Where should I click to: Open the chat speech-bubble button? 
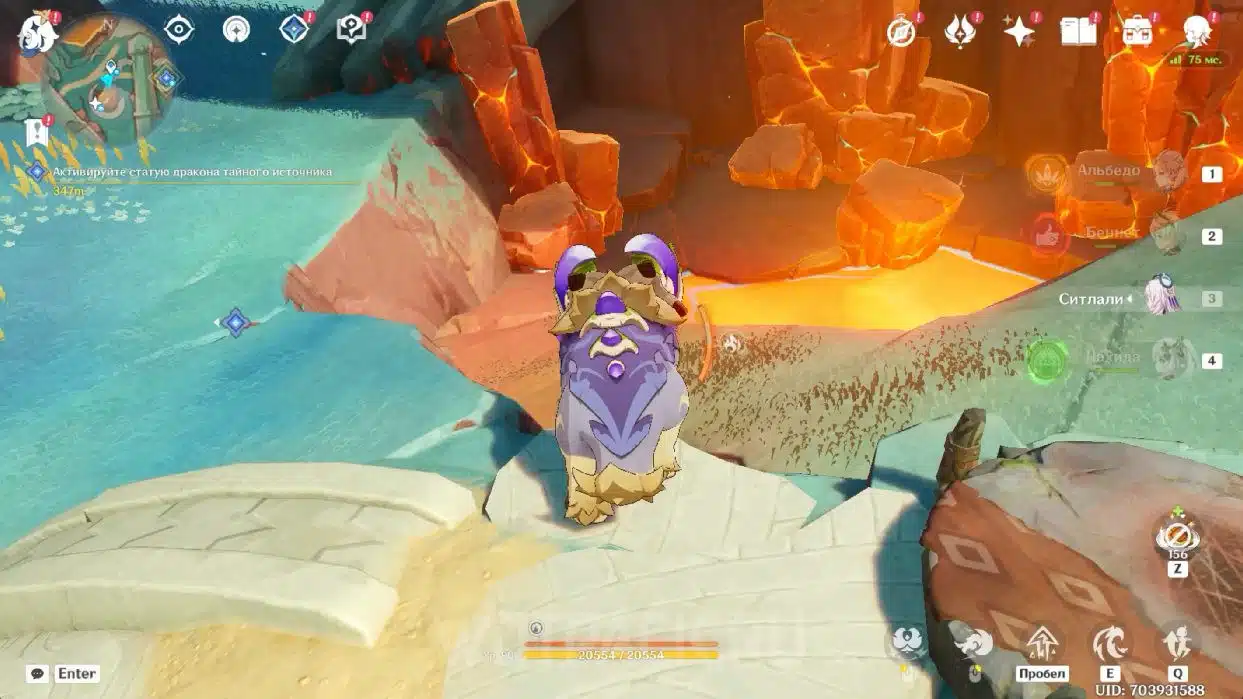point(38,674)
